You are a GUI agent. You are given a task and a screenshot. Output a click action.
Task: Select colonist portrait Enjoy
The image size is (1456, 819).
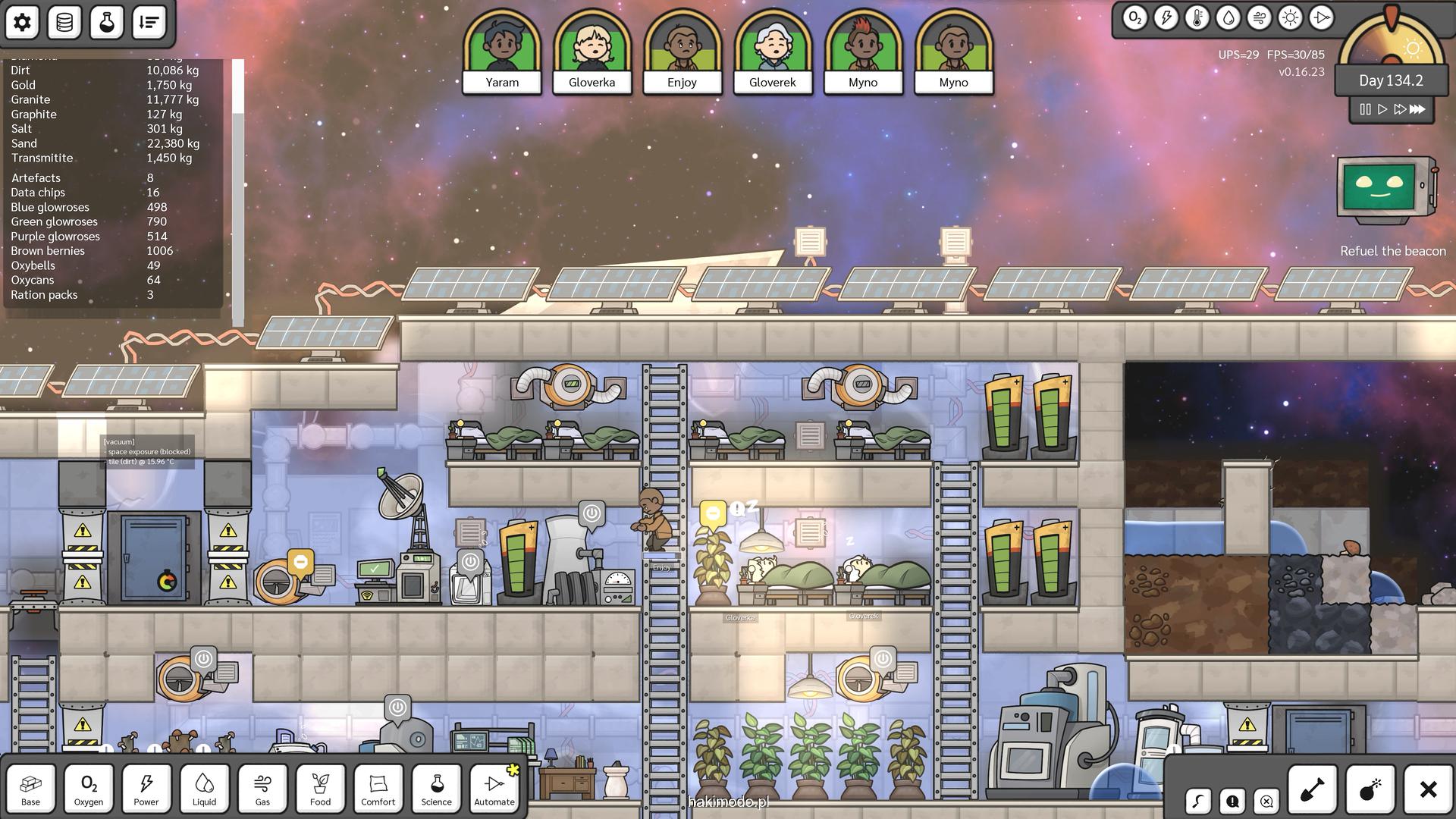[682, 52]
